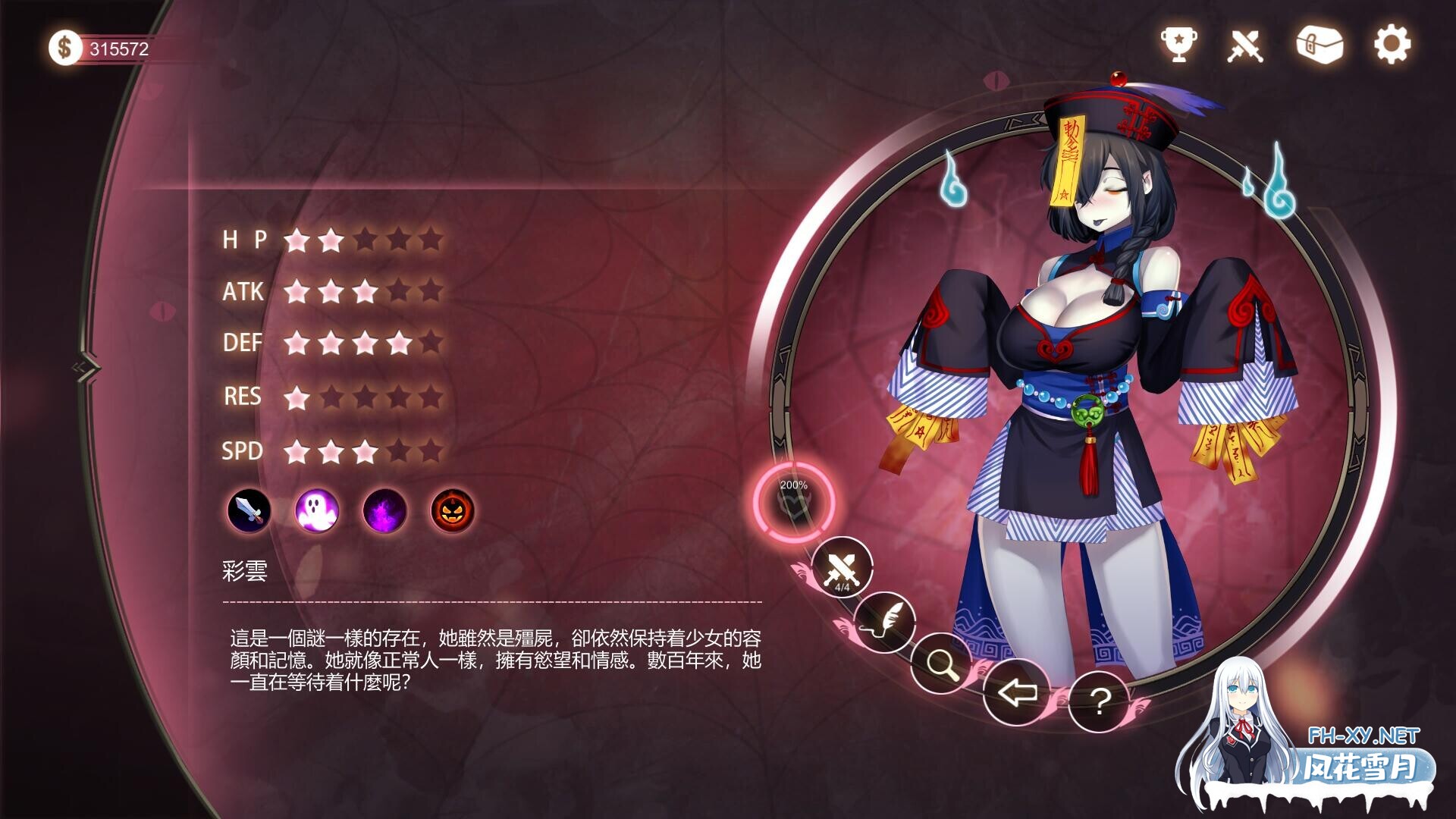
Task: Click the back arrow button
Action: tap(1018, 693)
